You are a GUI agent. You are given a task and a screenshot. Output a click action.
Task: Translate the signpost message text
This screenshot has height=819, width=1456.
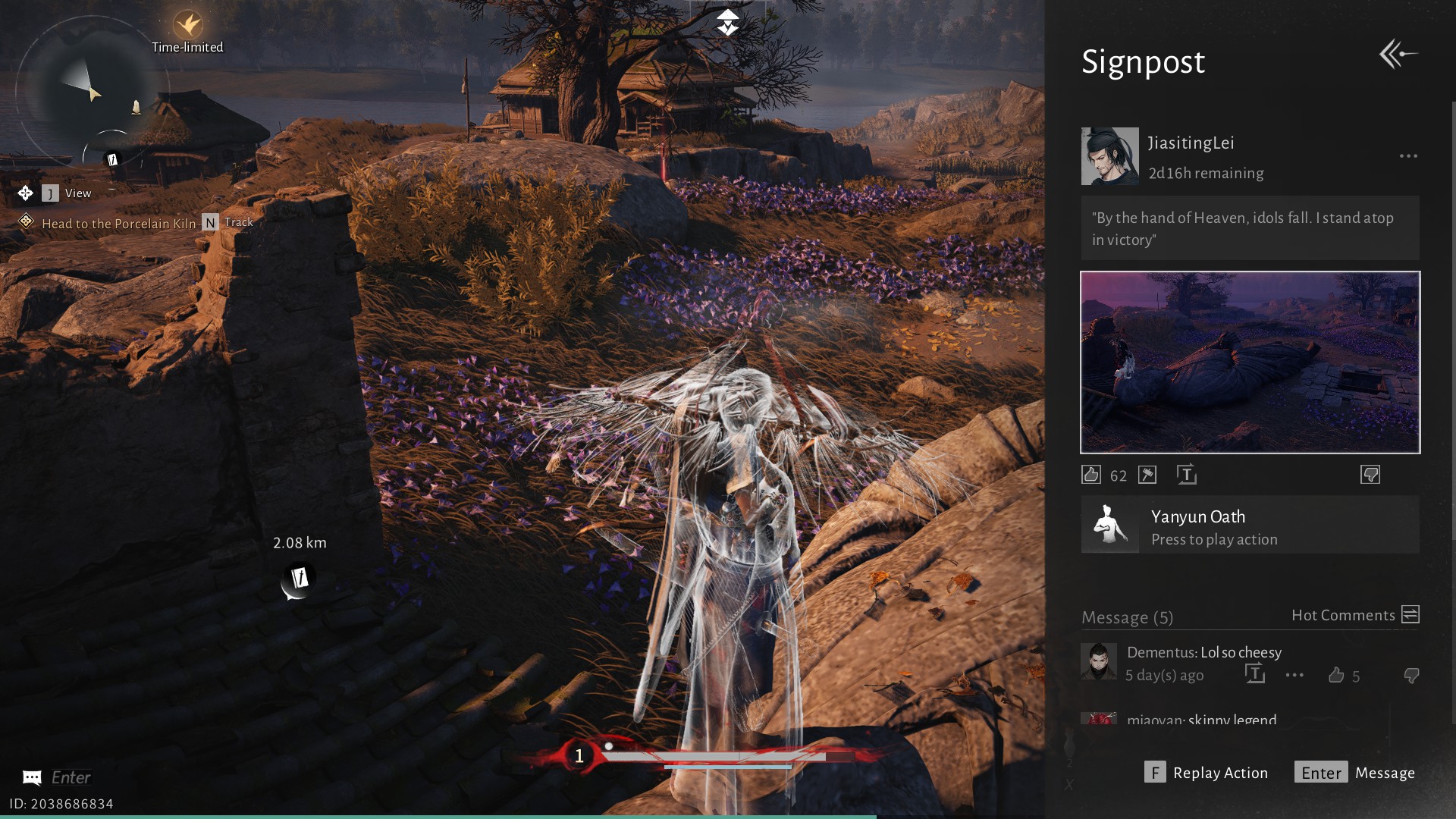point(1187,475)
